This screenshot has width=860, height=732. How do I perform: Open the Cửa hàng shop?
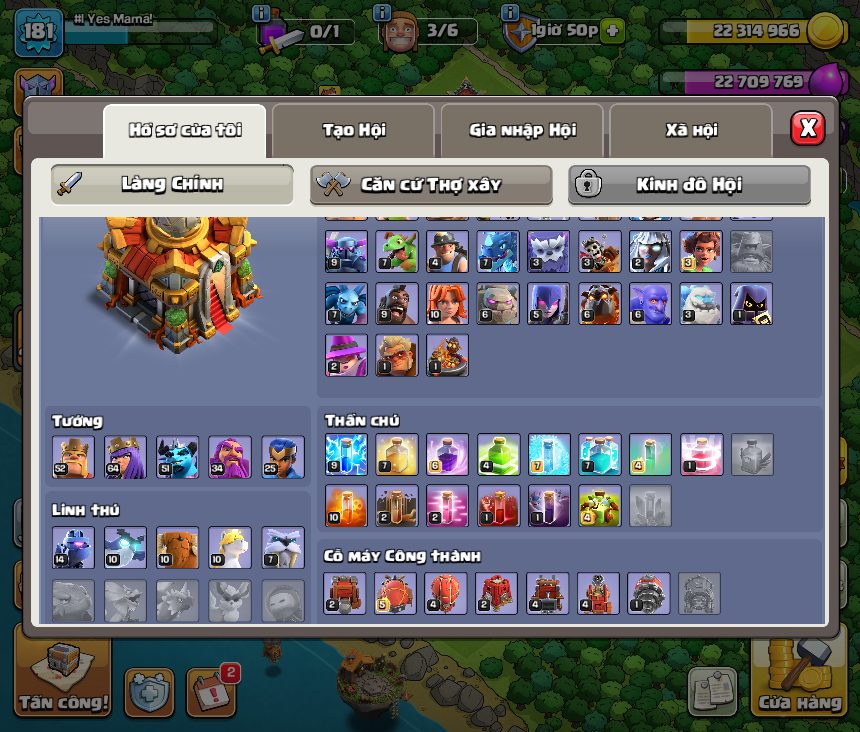[x=800, y=679]
